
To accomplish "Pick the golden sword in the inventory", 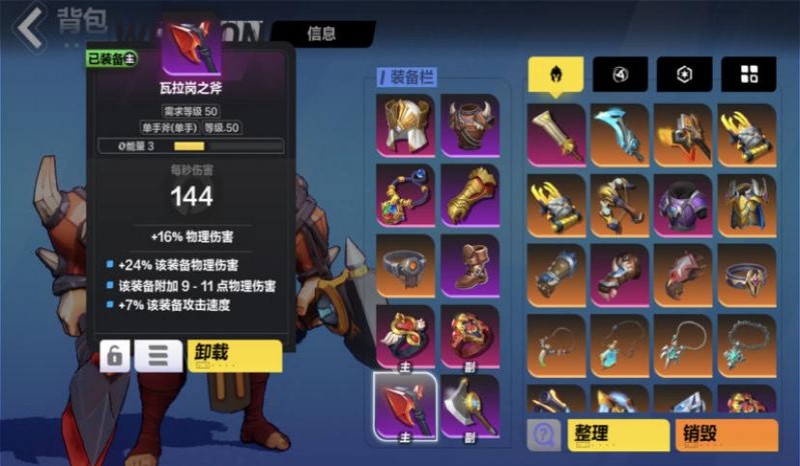I will [x=556, y=135].
